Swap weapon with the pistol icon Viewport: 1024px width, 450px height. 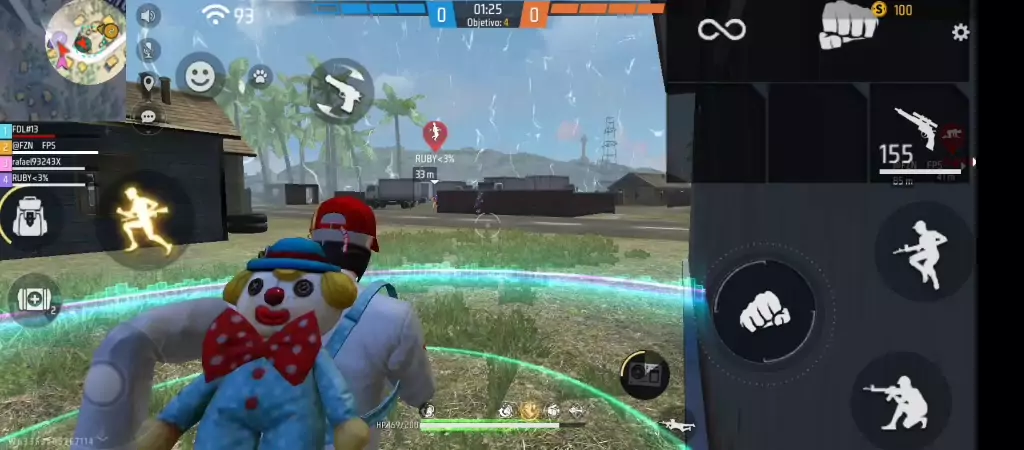(x=340, y=91)
